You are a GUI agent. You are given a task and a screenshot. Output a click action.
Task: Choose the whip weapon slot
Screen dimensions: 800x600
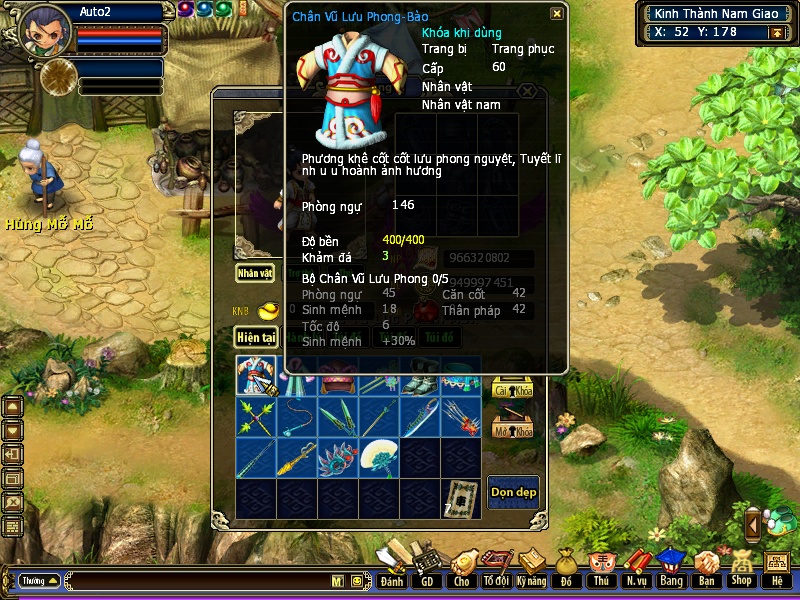point(297,416)
